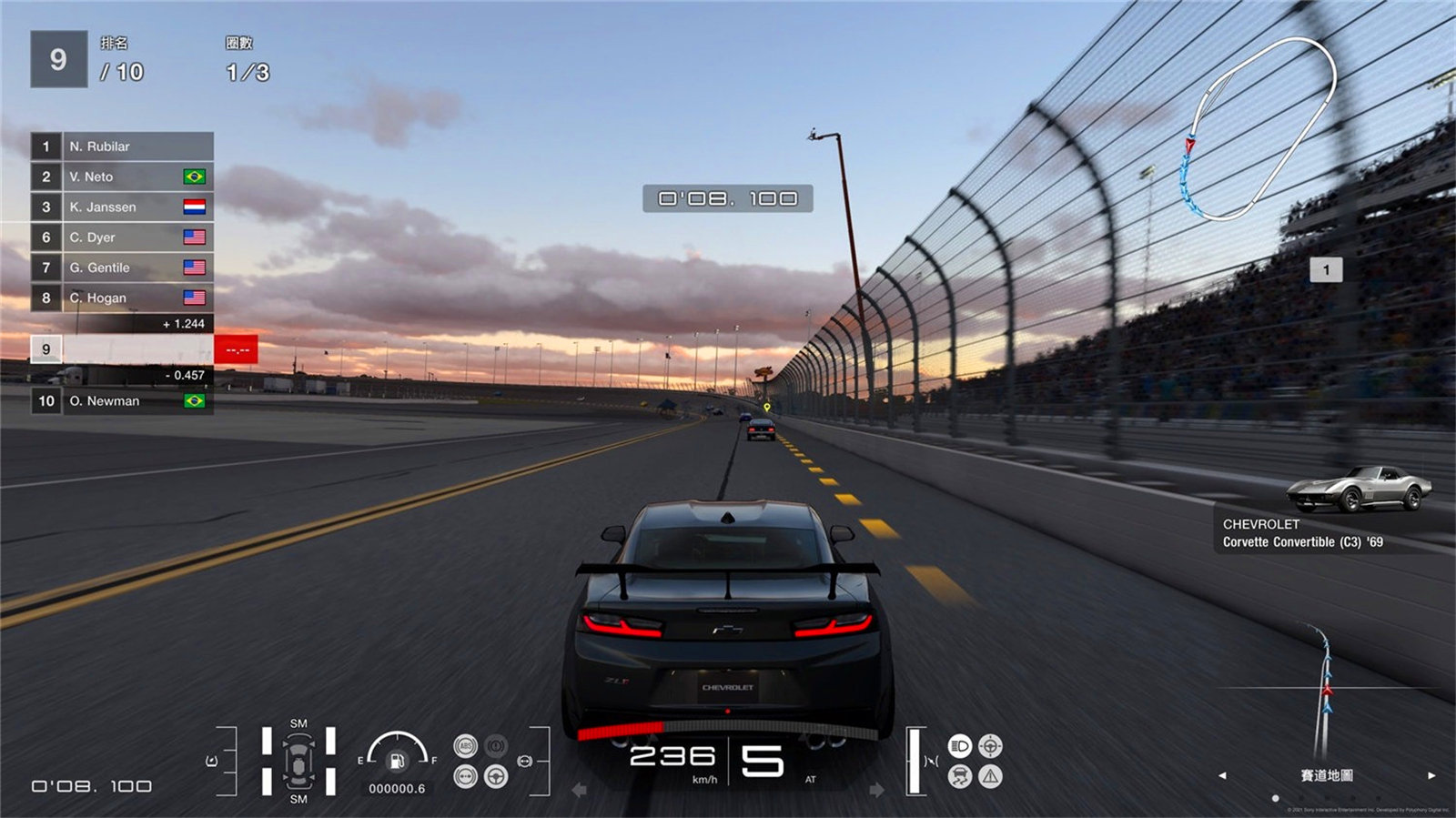This screenshot has height=818, width=1456.
Task: Select the tire wear car diagram
Action: [x=298, y=761]
